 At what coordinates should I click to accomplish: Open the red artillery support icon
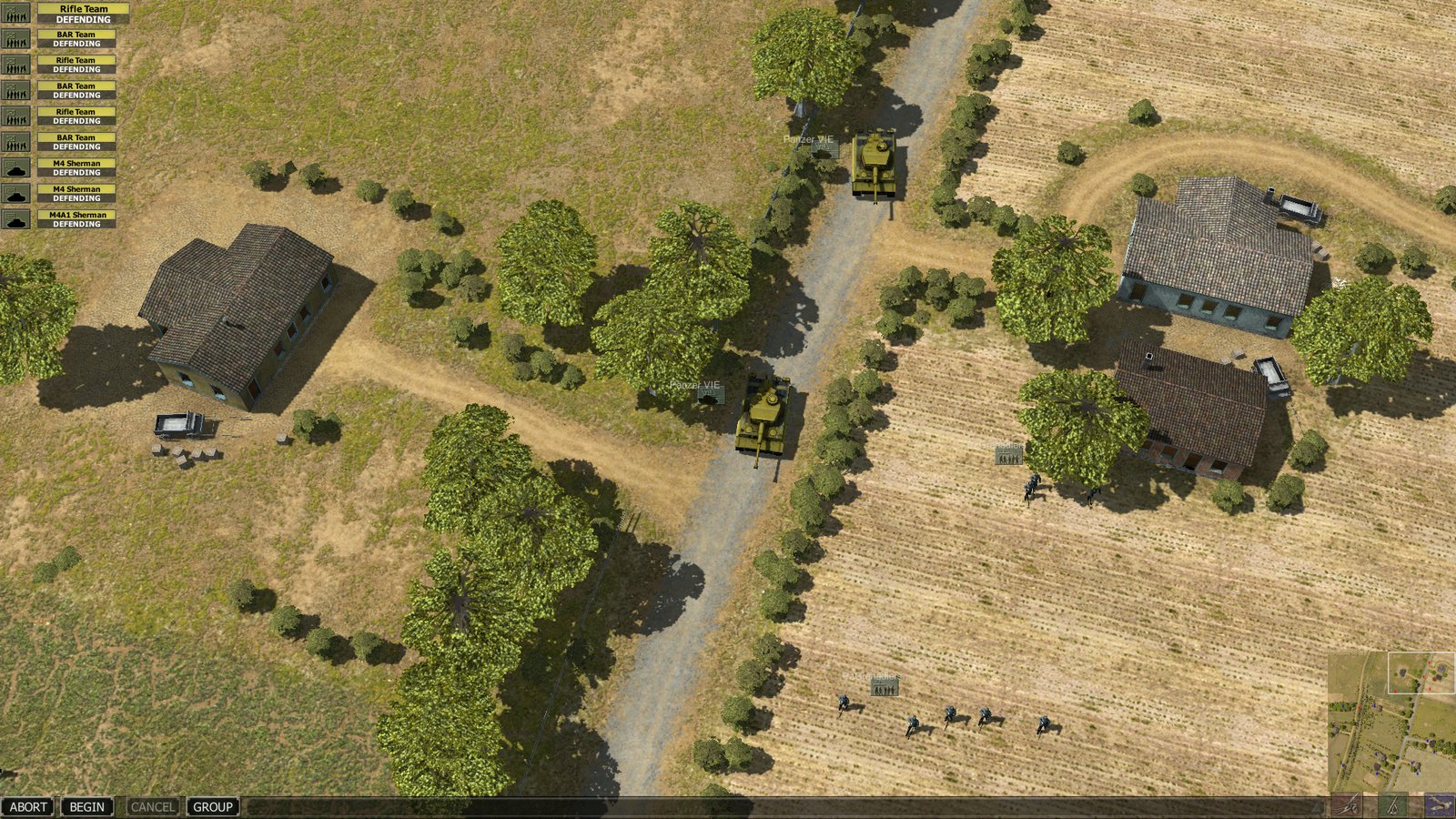point(1345,806)
